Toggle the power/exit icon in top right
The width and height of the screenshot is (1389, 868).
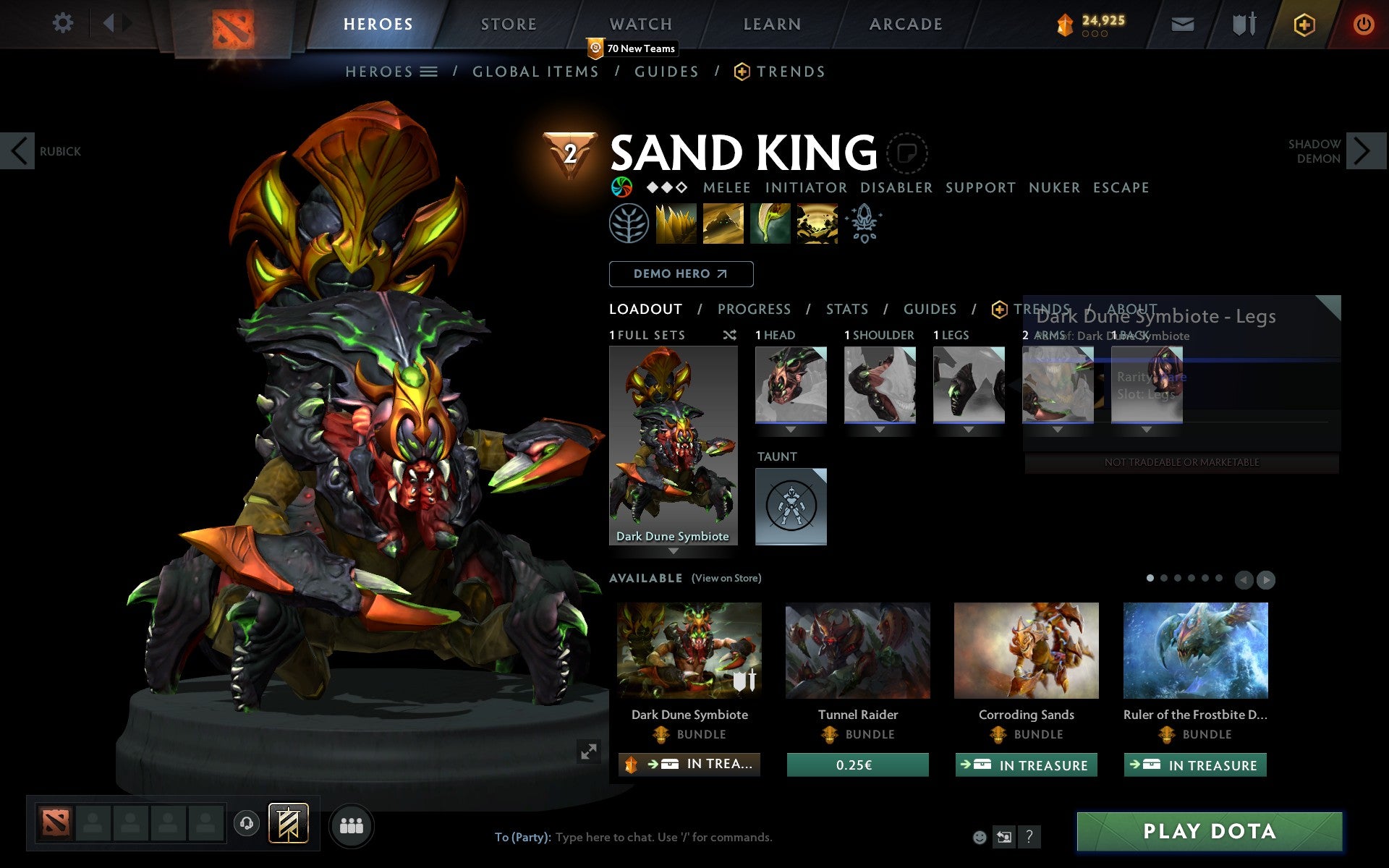[1363, 23]
